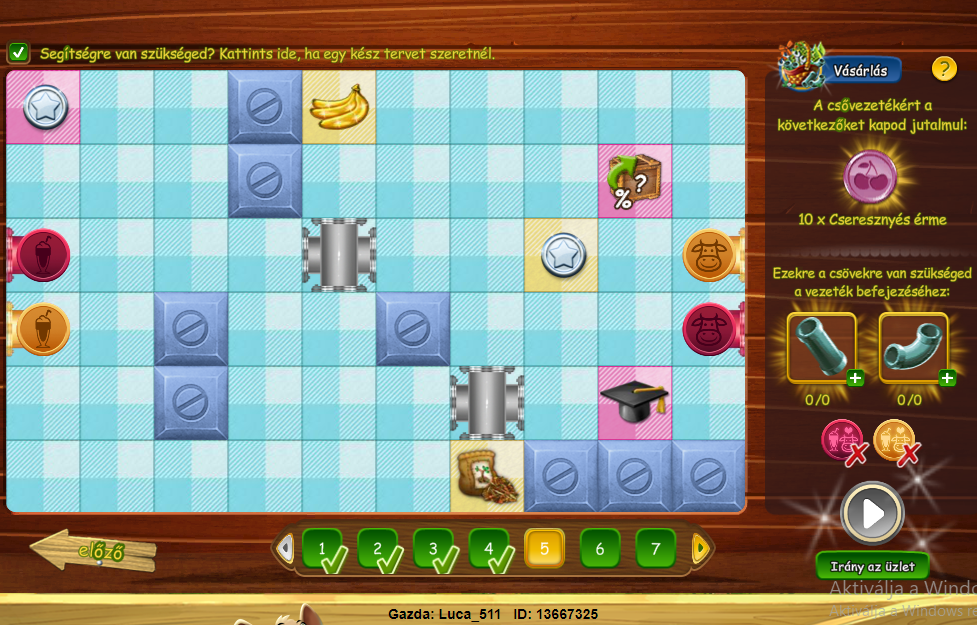Select the banana tile on the board
Viewport: 977px width, 625px height.
[340, 107]
